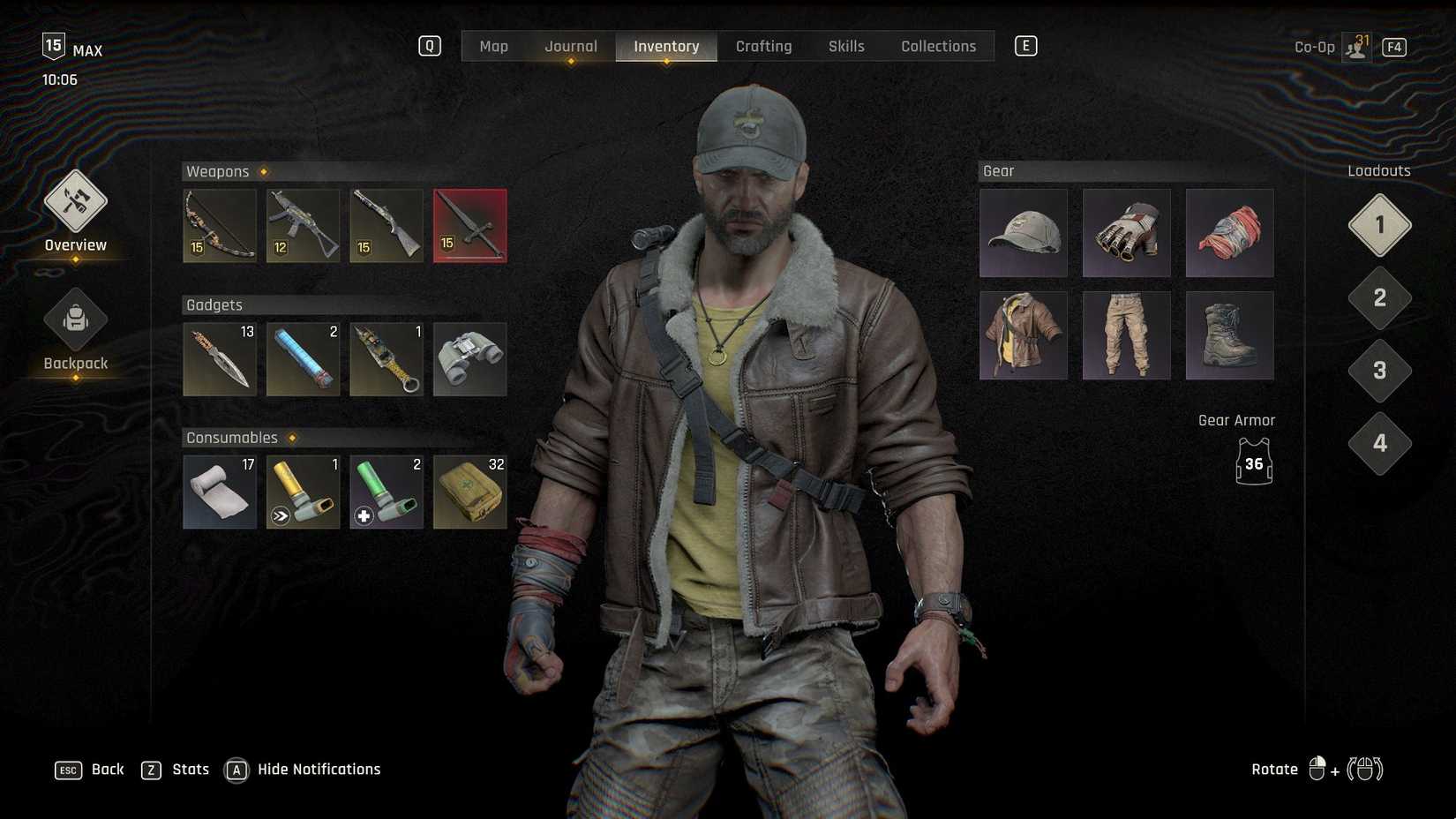1456x819 pixels.
Task: Select the throwing knife gadget
Action: pyautogui.click(x=219, y=358)
